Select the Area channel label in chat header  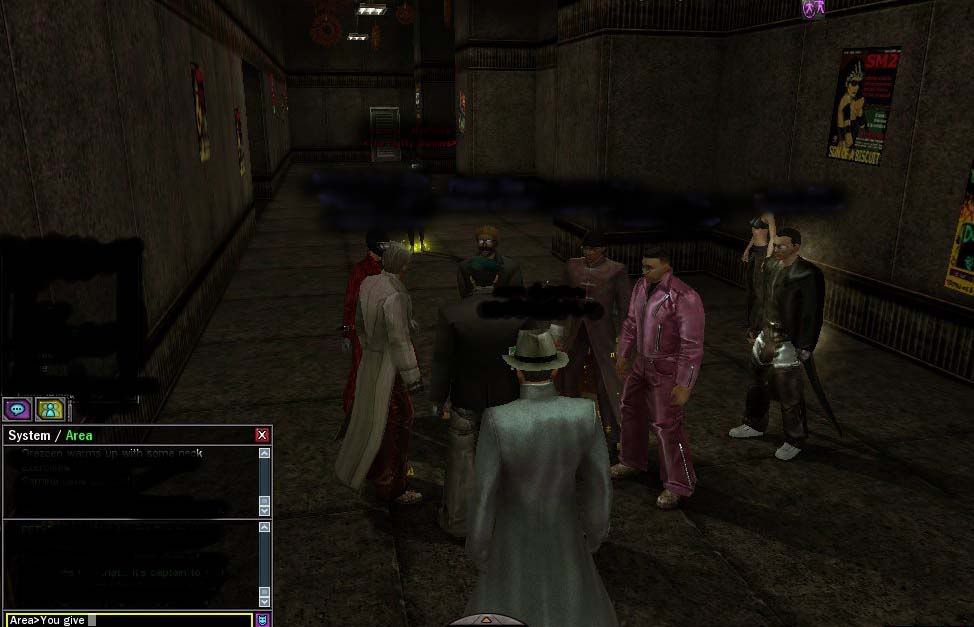pos(79,435)
